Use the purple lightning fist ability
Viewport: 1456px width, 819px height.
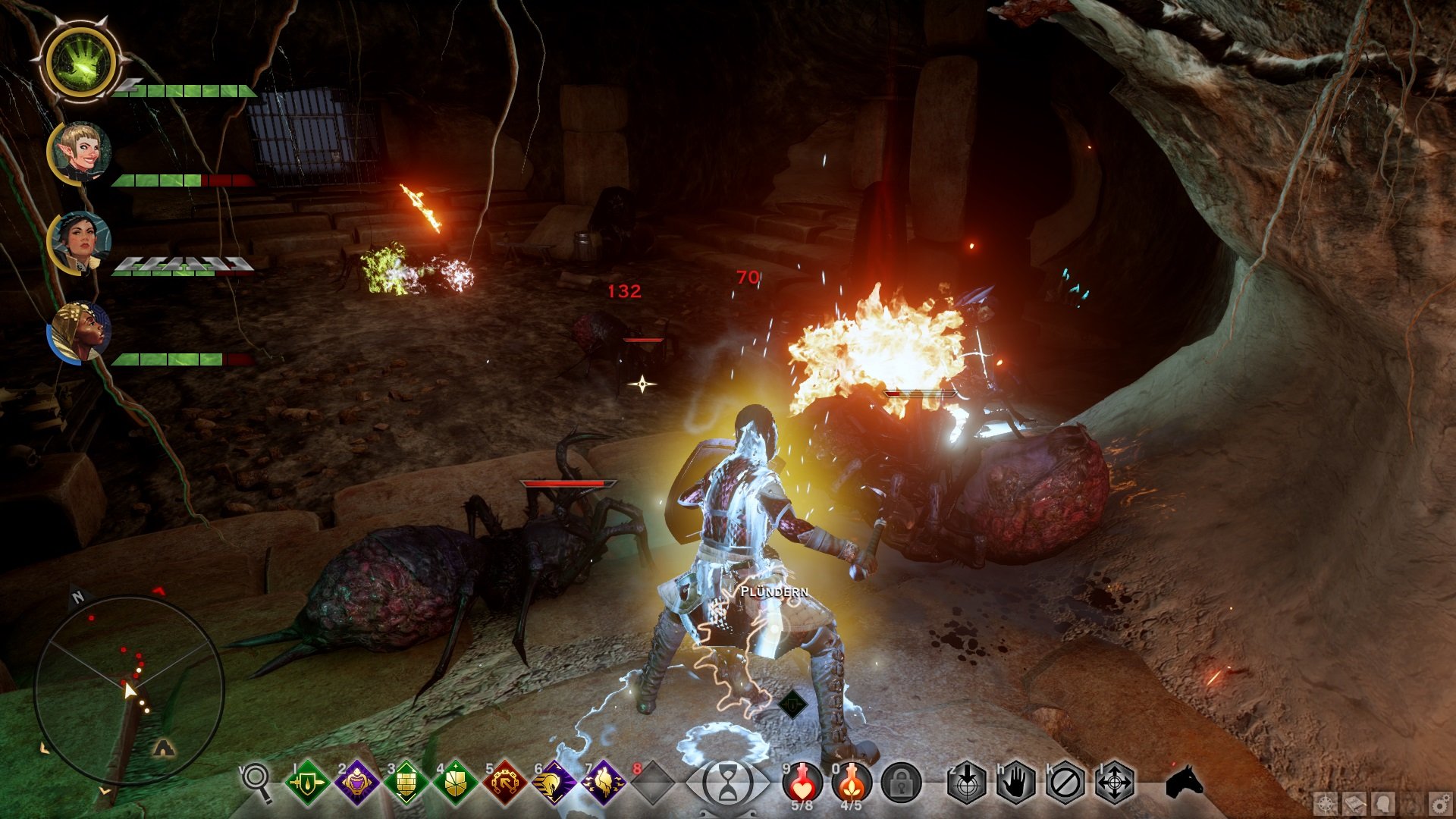[x=603, y=783]
